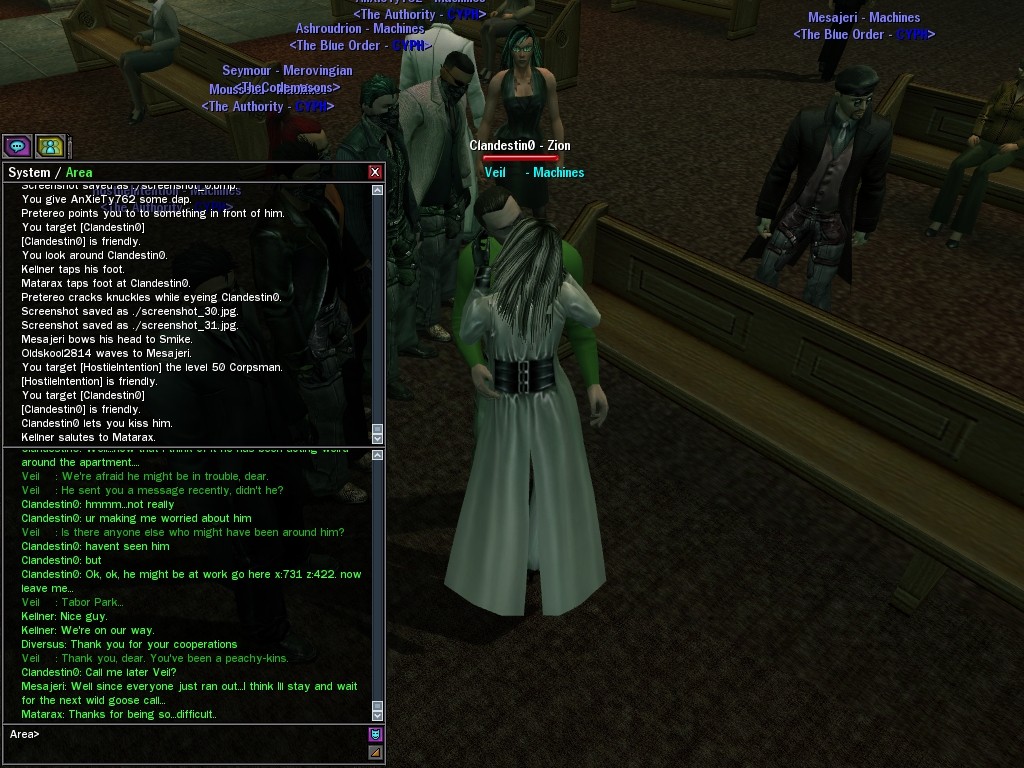Image resolution: width=1024 pixels, height=768 pixels.
Task: Click the chat window resize corner icon
Action: 376,752
